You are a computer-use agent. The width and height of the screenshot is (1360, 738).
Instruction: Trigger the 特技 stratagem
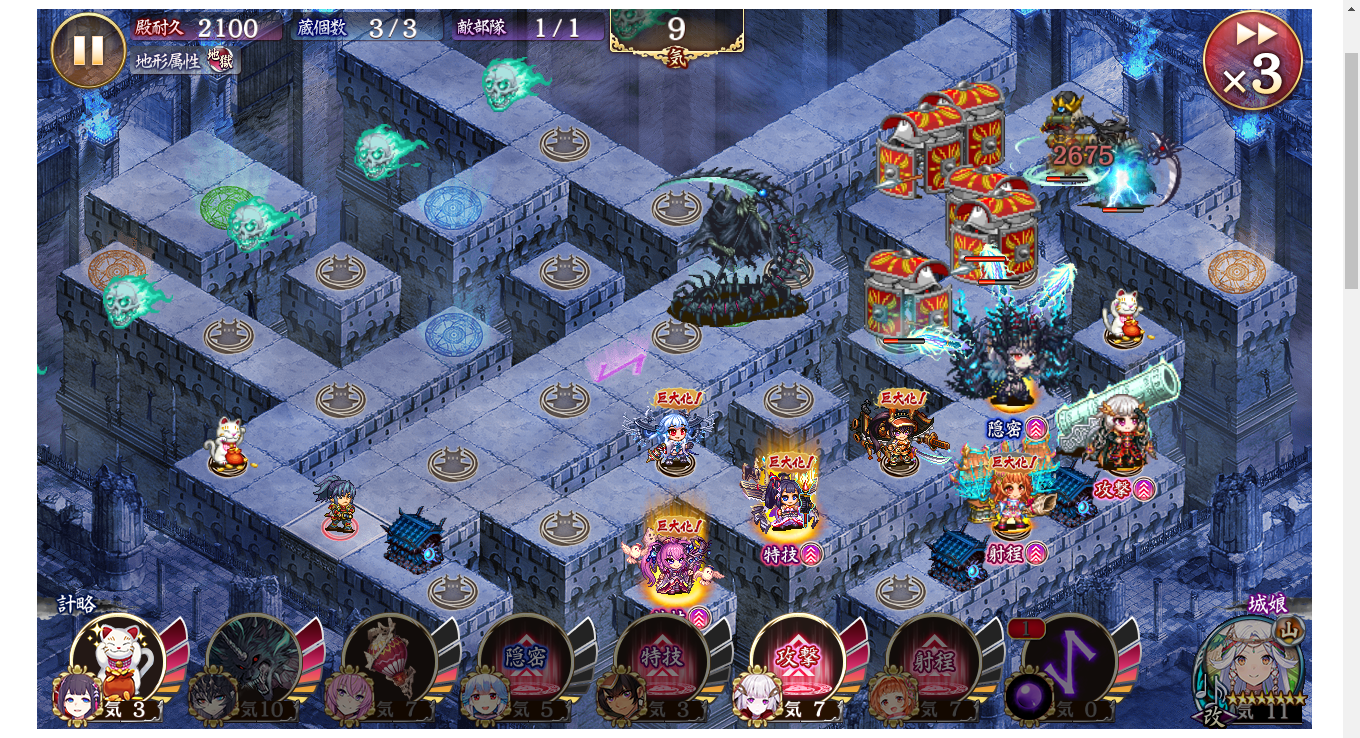coord(661,661)
